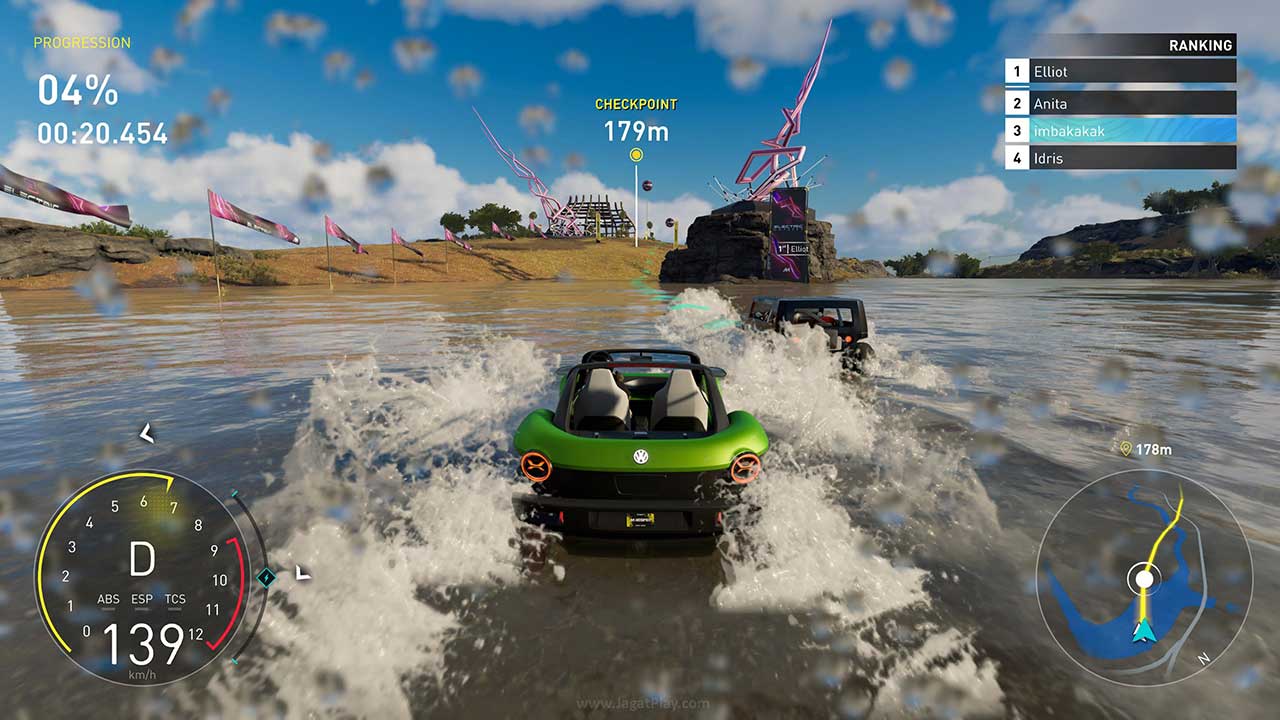Image resolution: width=1280 pixels, height=720 pixels.
Task: Select Elliot in the ranking list
Action: [1120, 72]
